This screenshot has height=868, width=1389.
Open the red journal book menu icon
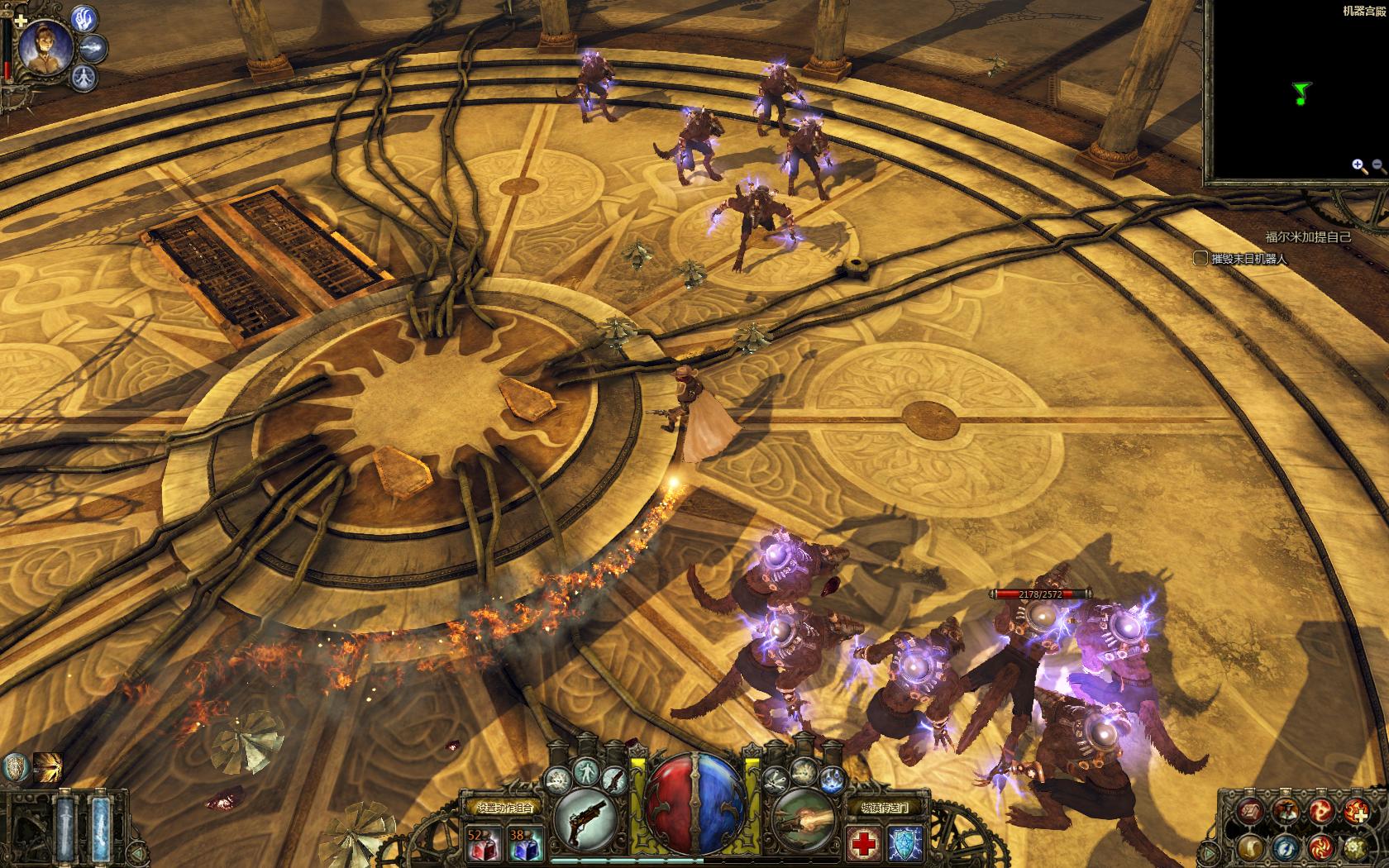click(1249, 811)
